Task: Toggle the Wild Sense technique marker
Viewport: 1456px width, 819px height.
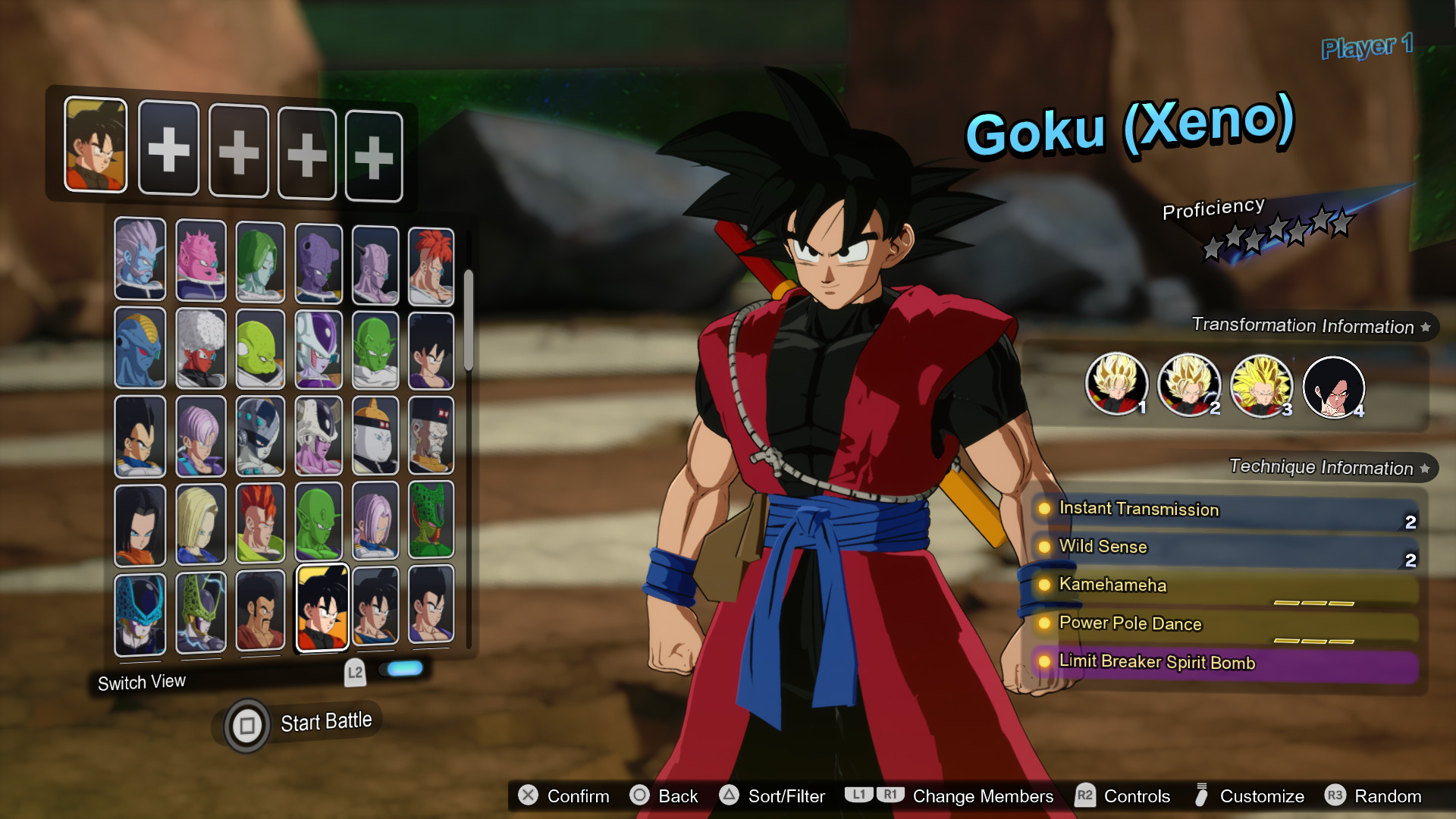Action: tap(1044, 548)
